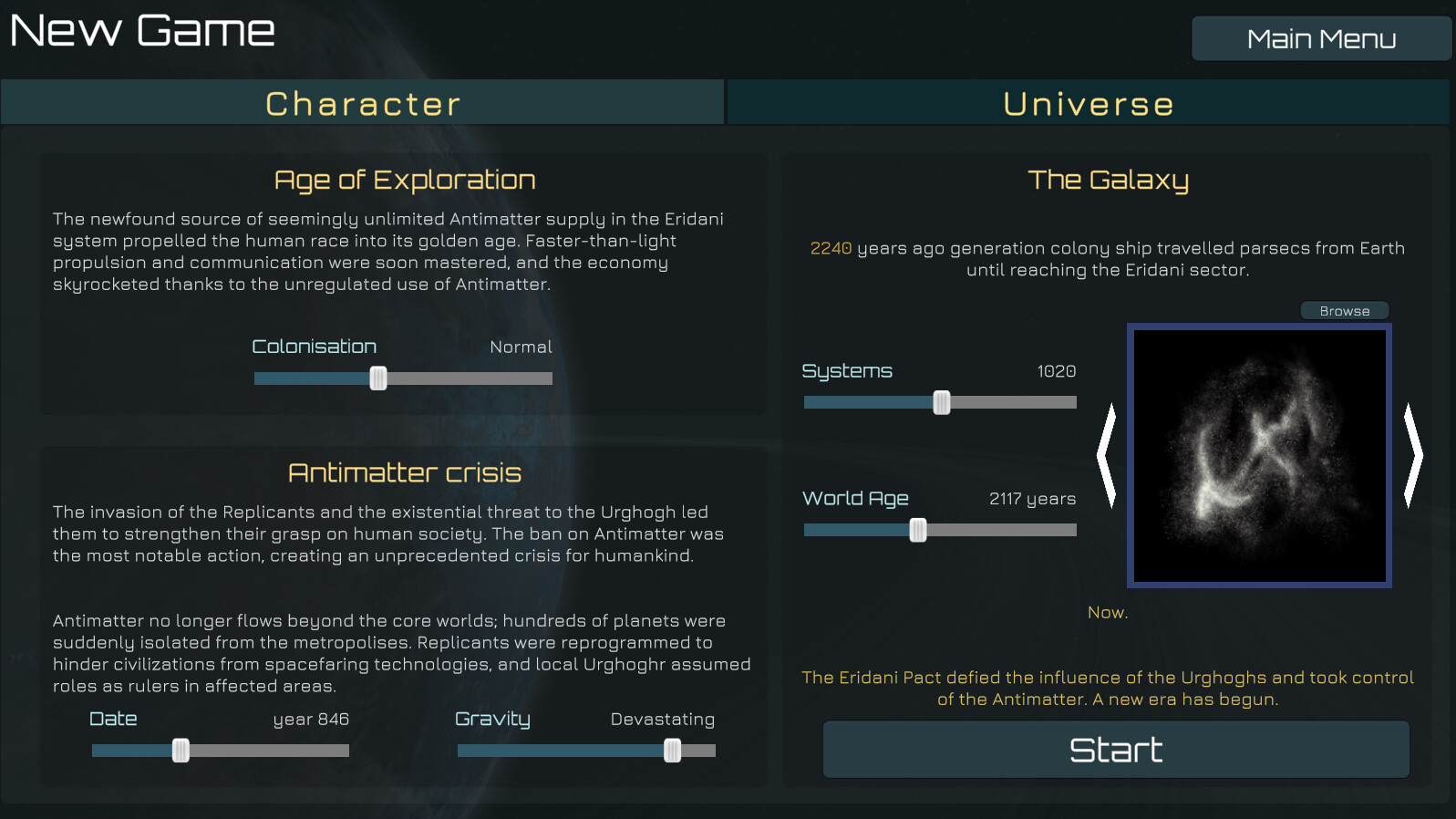Image resolution: width=1456 pixels, height=819 pixels.
Task: Click the Now. caption below the galaxy
Action: tap(1108, 612)
